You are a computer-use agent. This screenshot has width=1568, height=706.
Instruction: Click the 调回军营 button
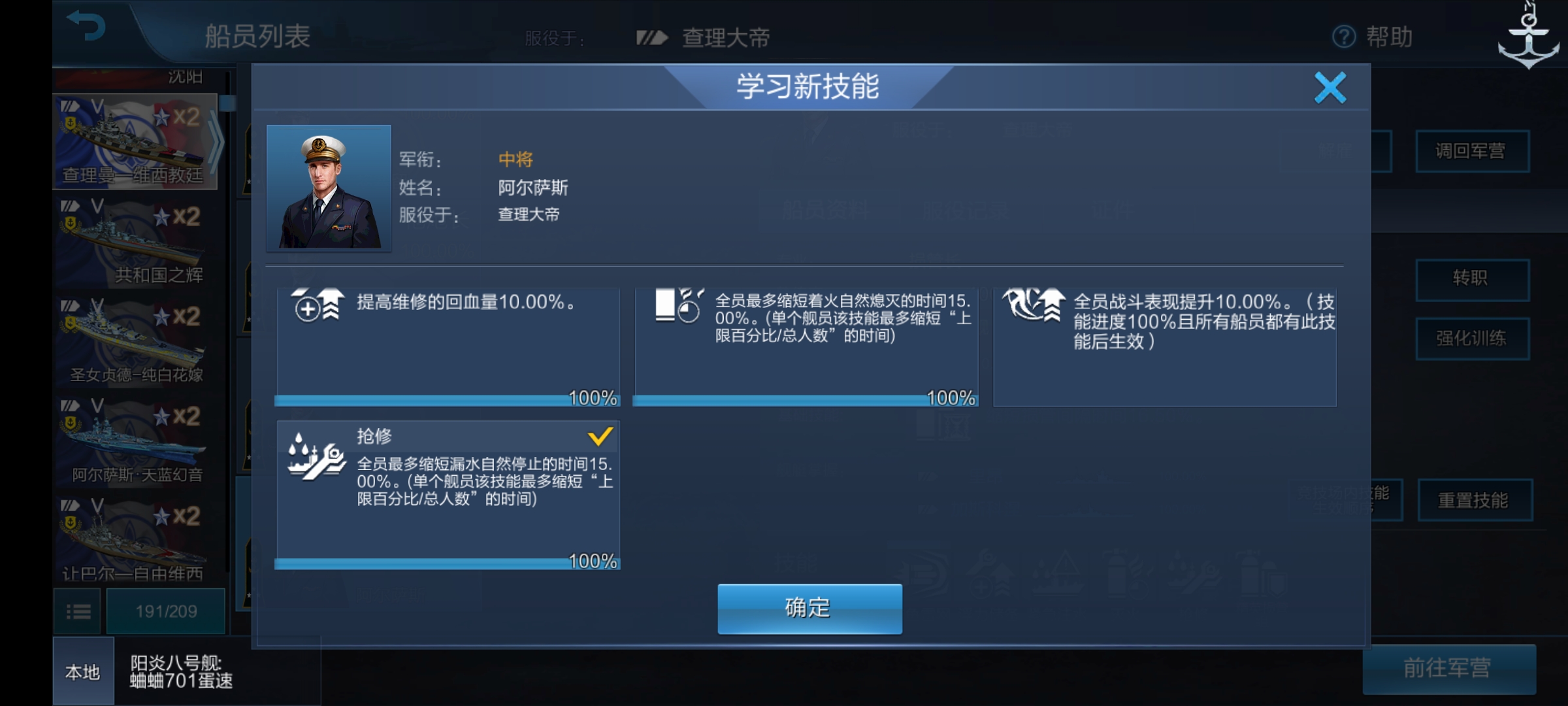tap(1473, 151)
